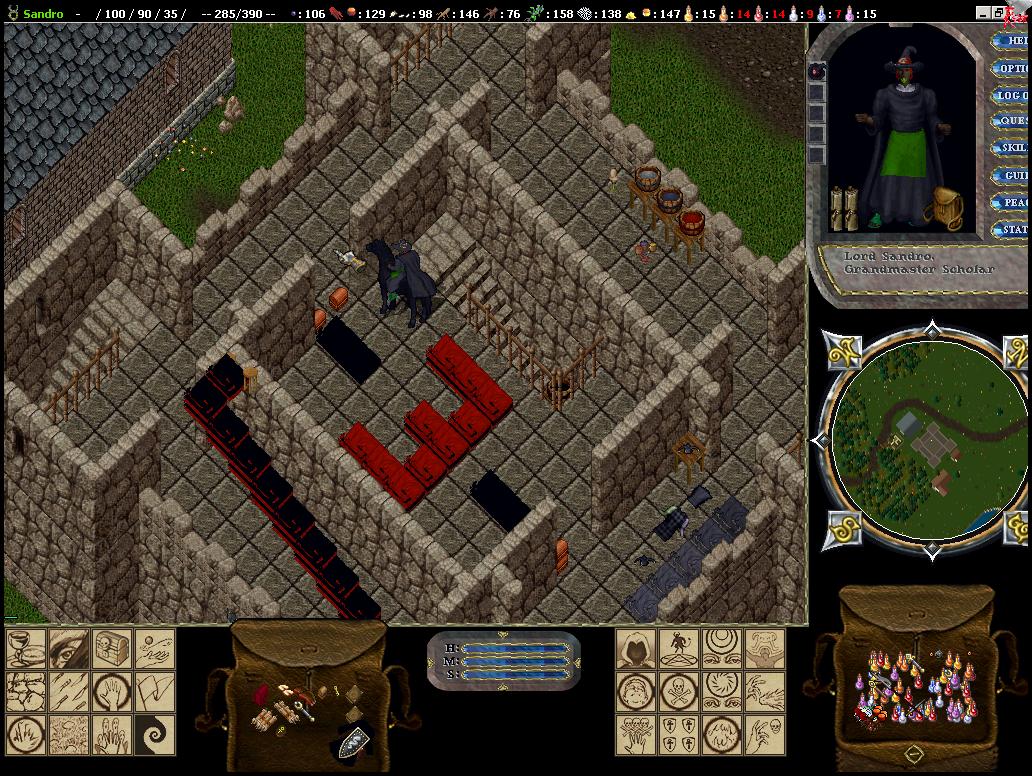
Task: Open the Help menu on paperdoll
Action: (x=1012, y=42)
